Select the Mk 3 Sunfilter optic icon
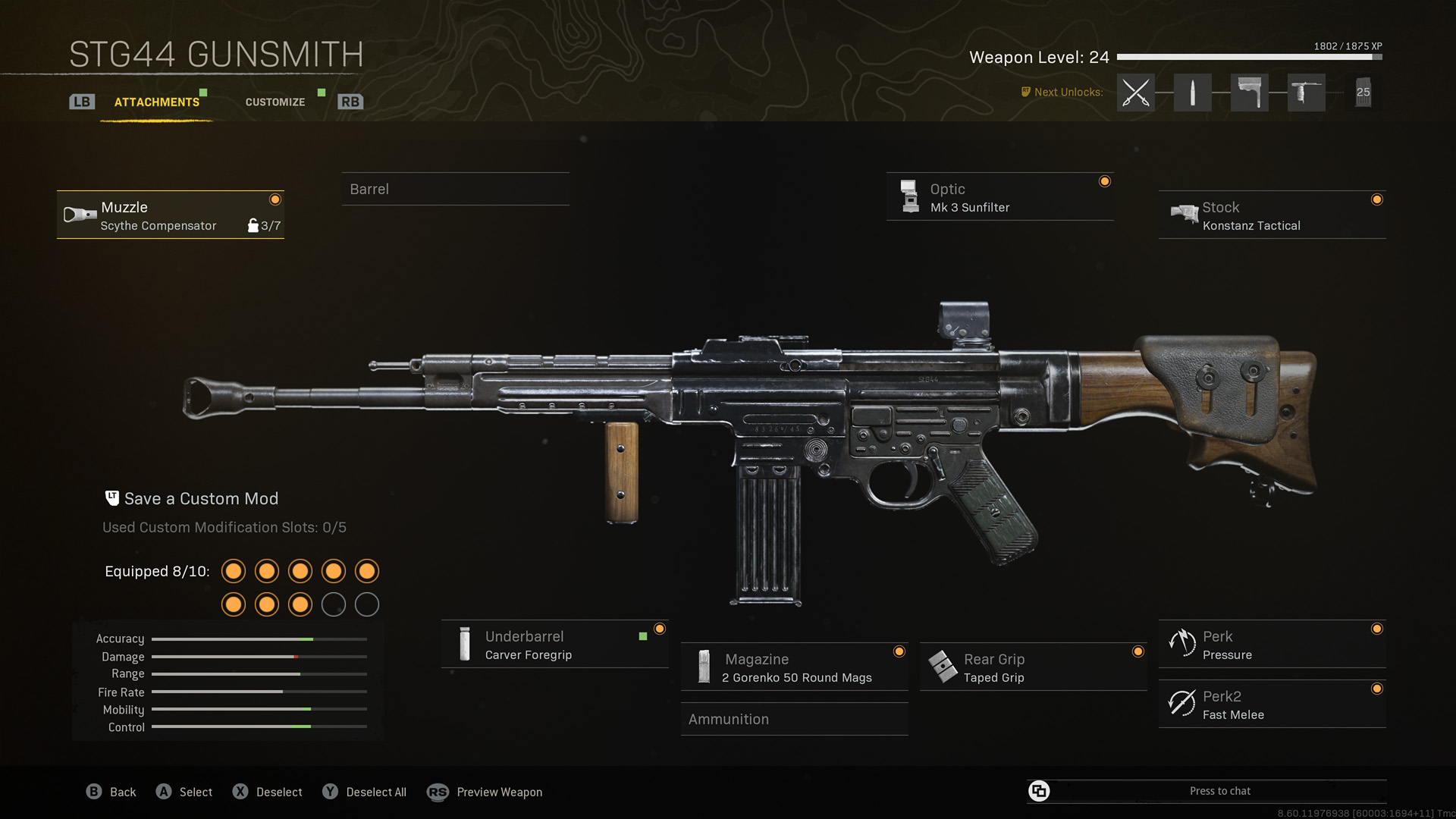This screenshot has width=1456, height=819. (x=908, y=196)
